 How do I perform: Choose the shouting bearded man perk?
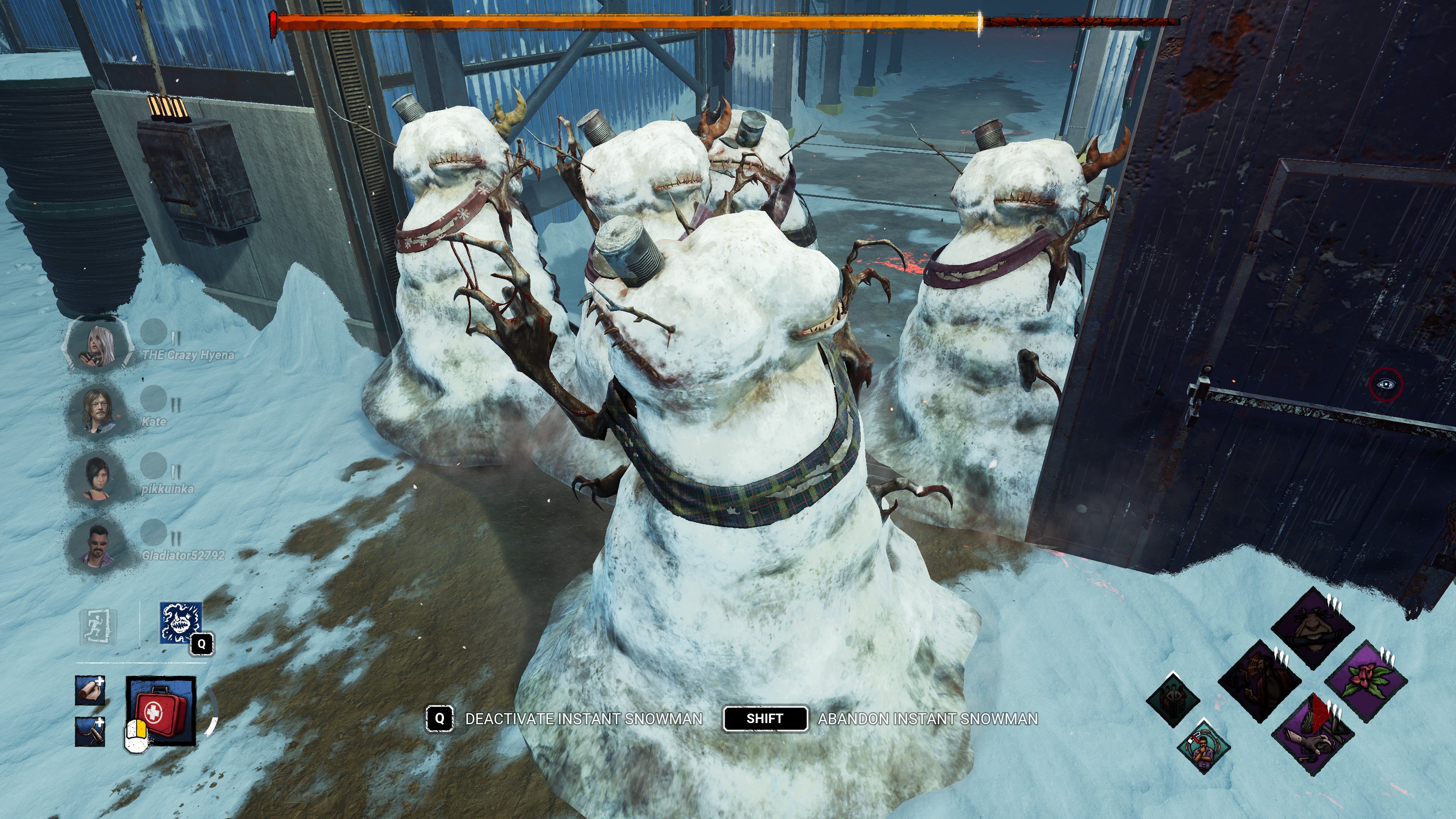(x=1260, y=681)
